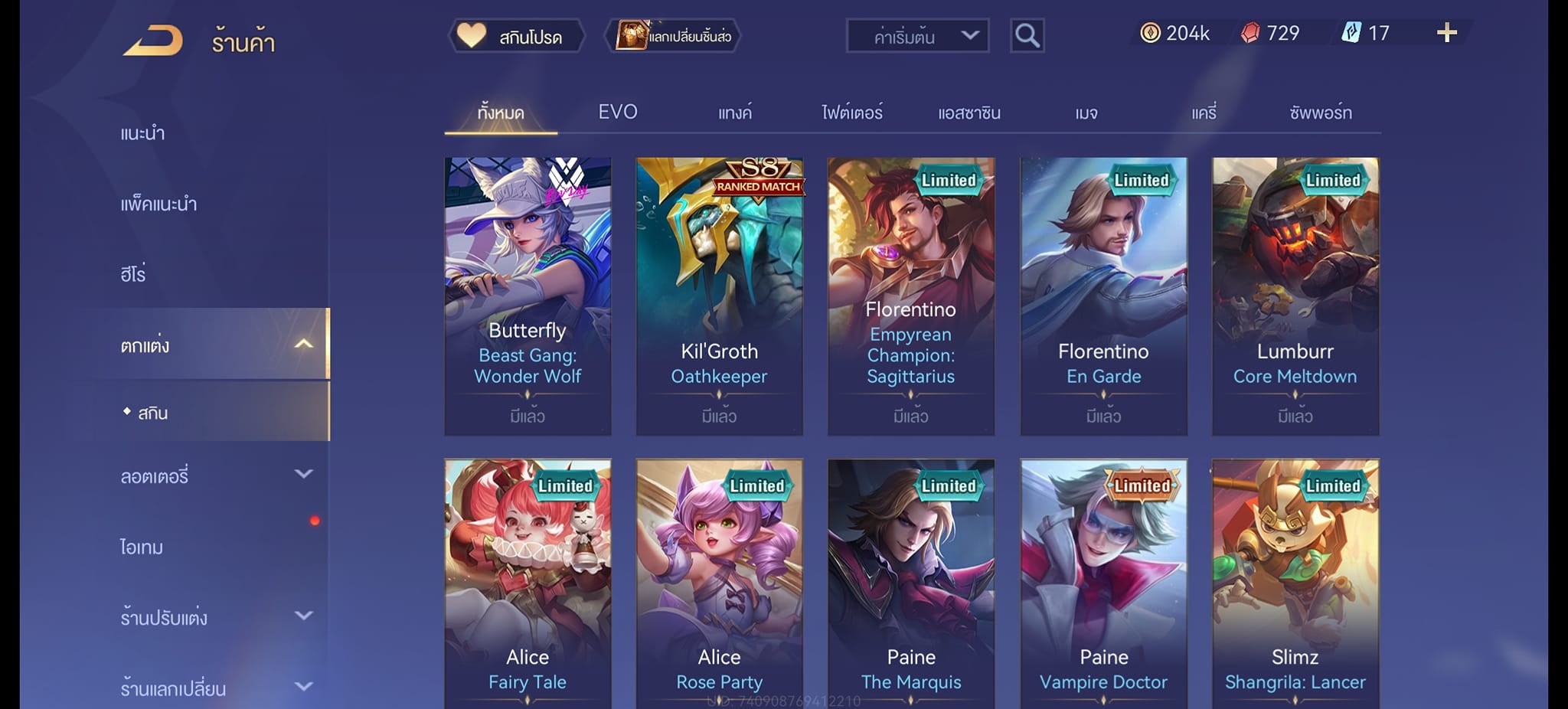The width and height of the screenshot is (1568, 709).
Task: Open the แนะนำ menu entry
Action: pos(143,133)
